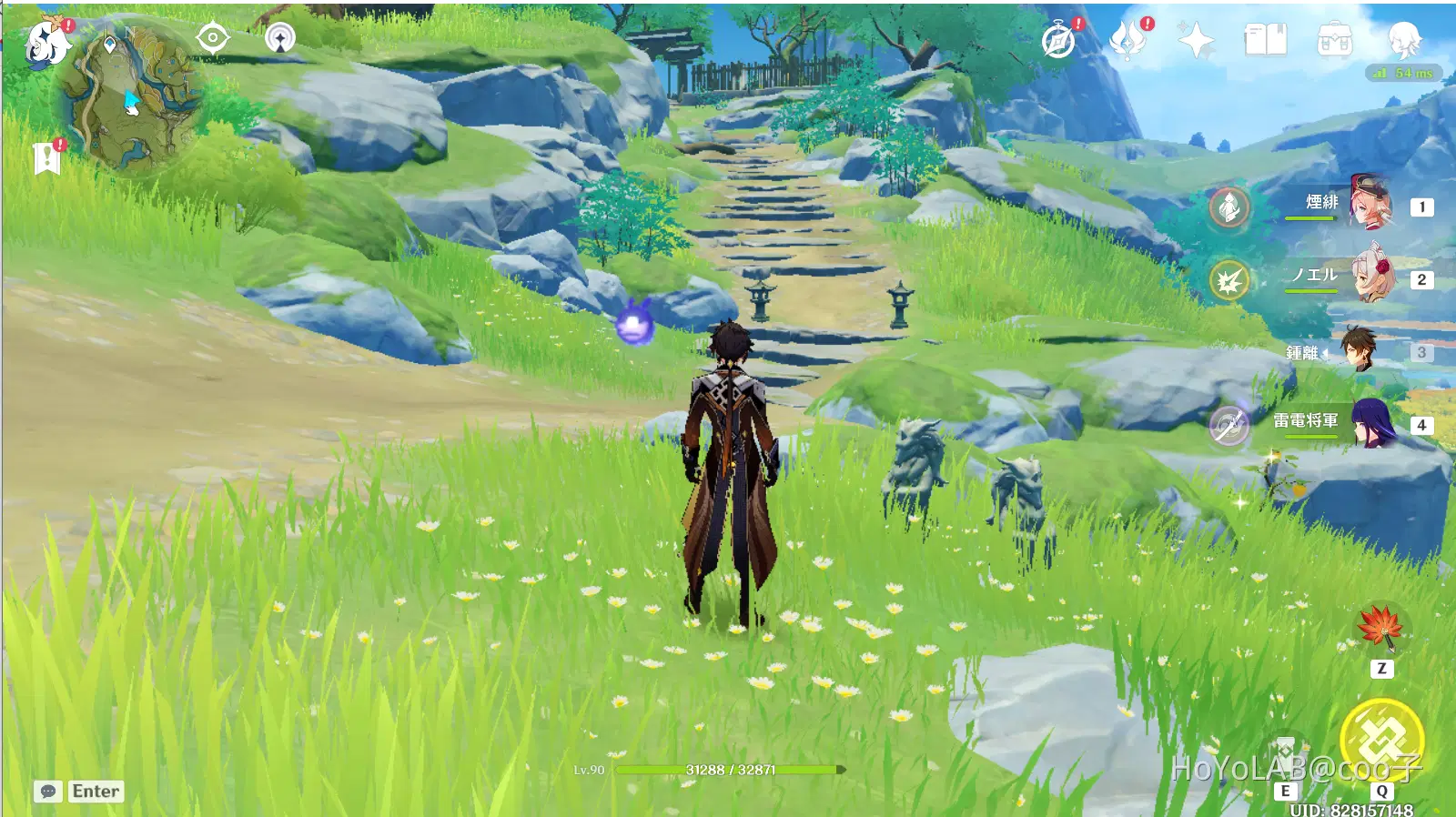Open the quest log exclamation icon

point(47,157)
